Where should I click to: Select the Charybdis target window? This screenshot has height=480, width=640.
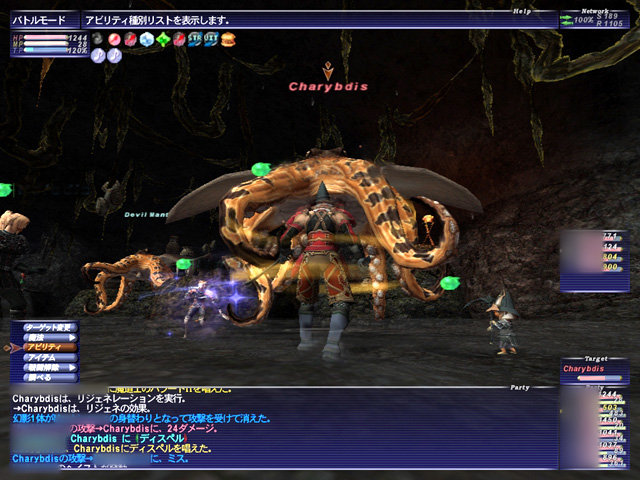click(594, 368)
